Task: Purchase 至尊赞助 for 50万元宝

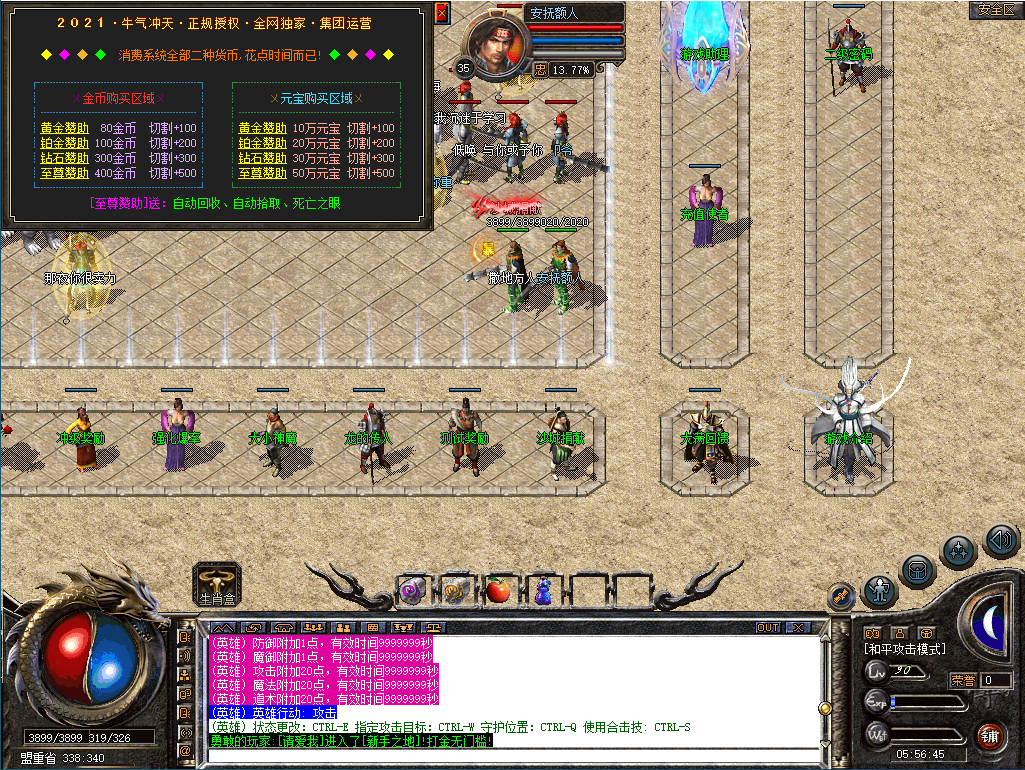Action: point(263,173)
